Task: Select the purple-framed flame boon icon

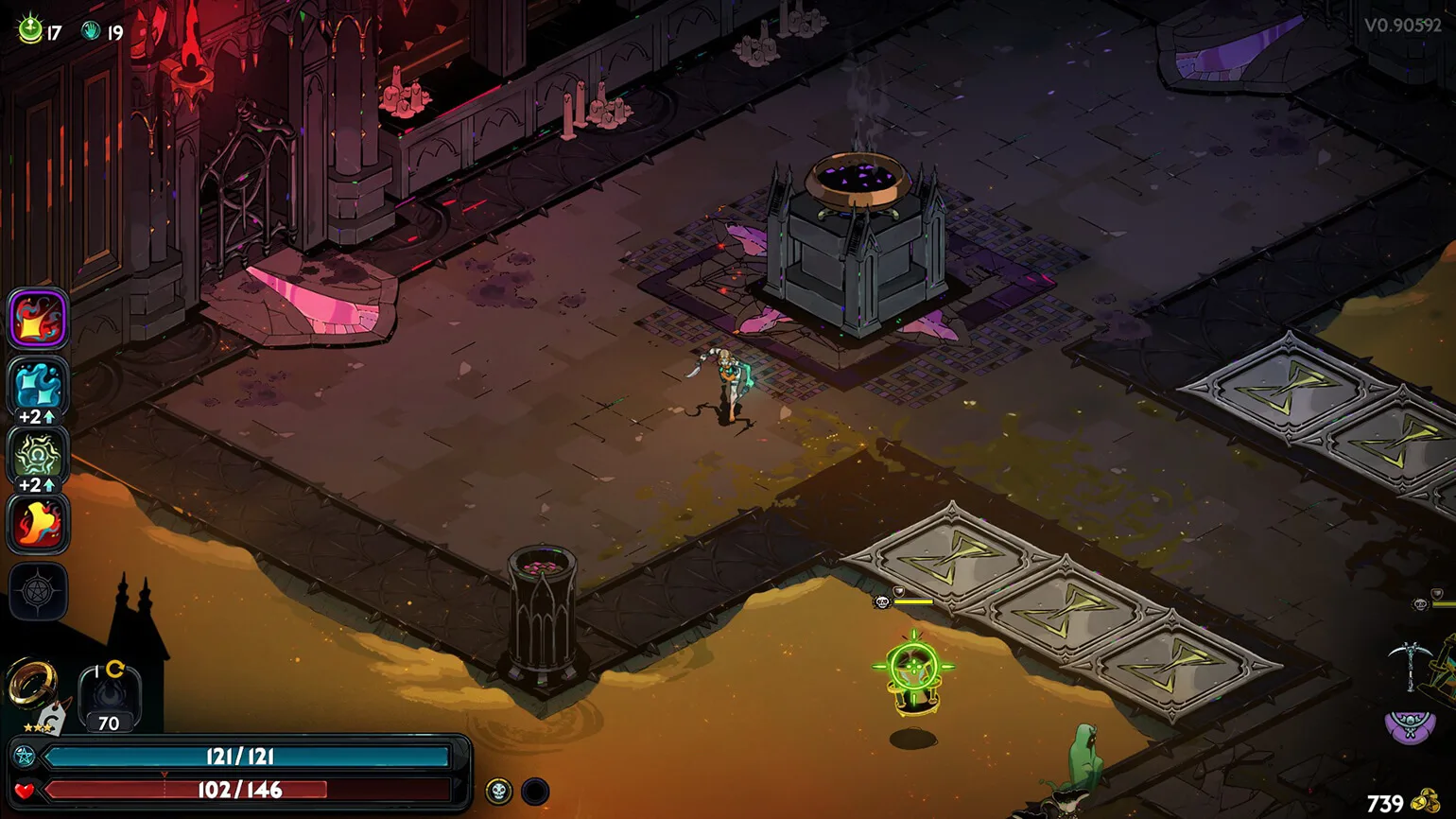Action: click(38, 319)
